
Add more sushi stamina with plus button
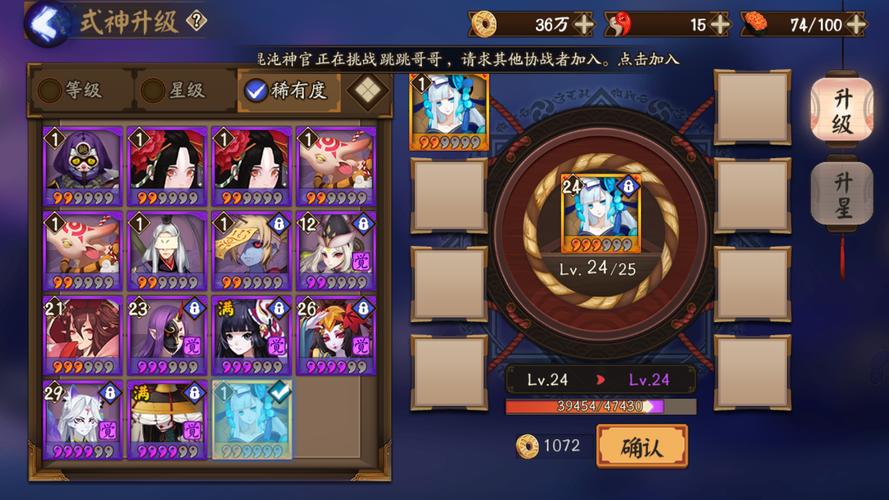pos(853,24)
